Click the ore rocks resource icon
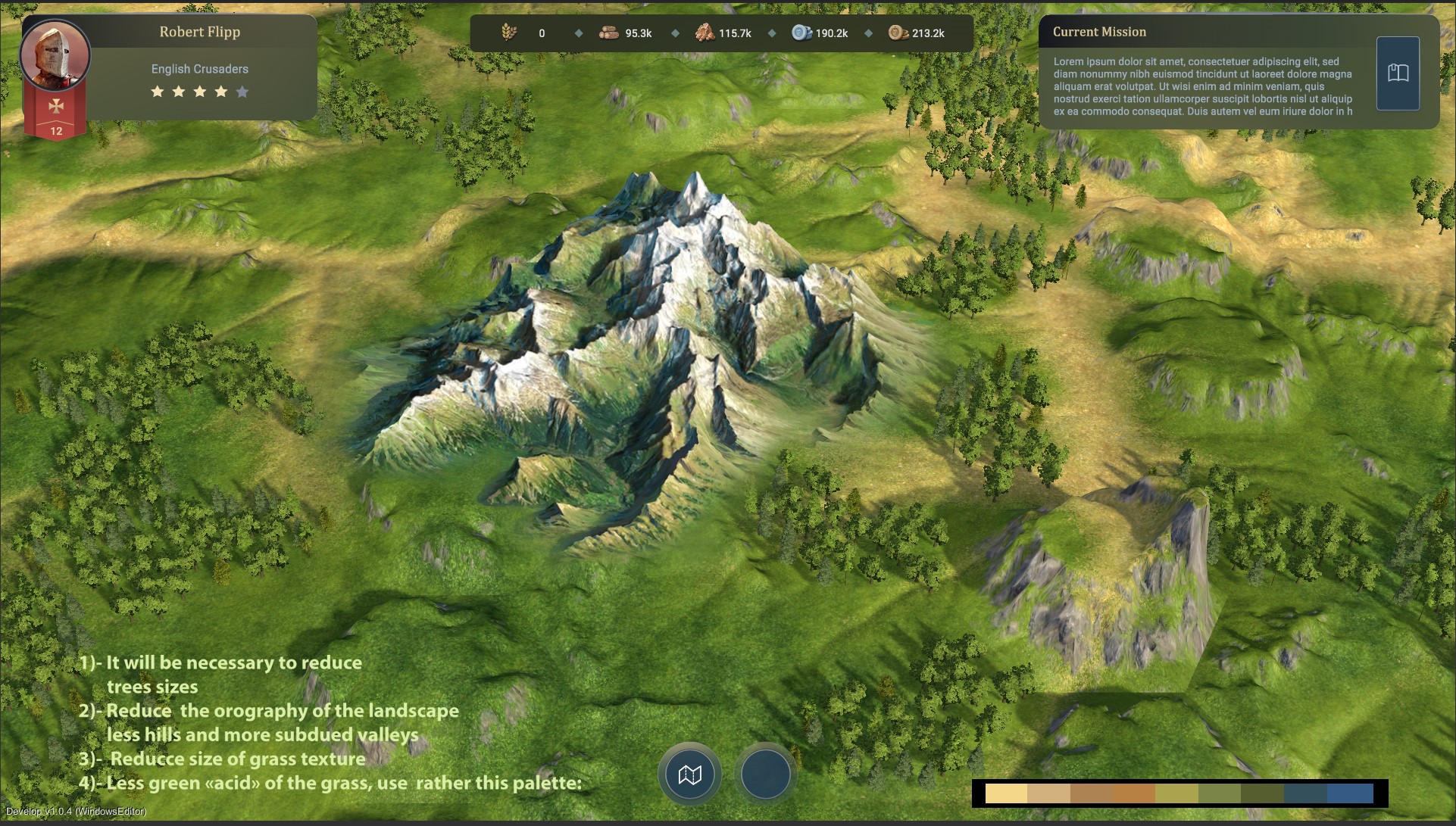Screen dimensions: 1456x826 tap(705, 33)
